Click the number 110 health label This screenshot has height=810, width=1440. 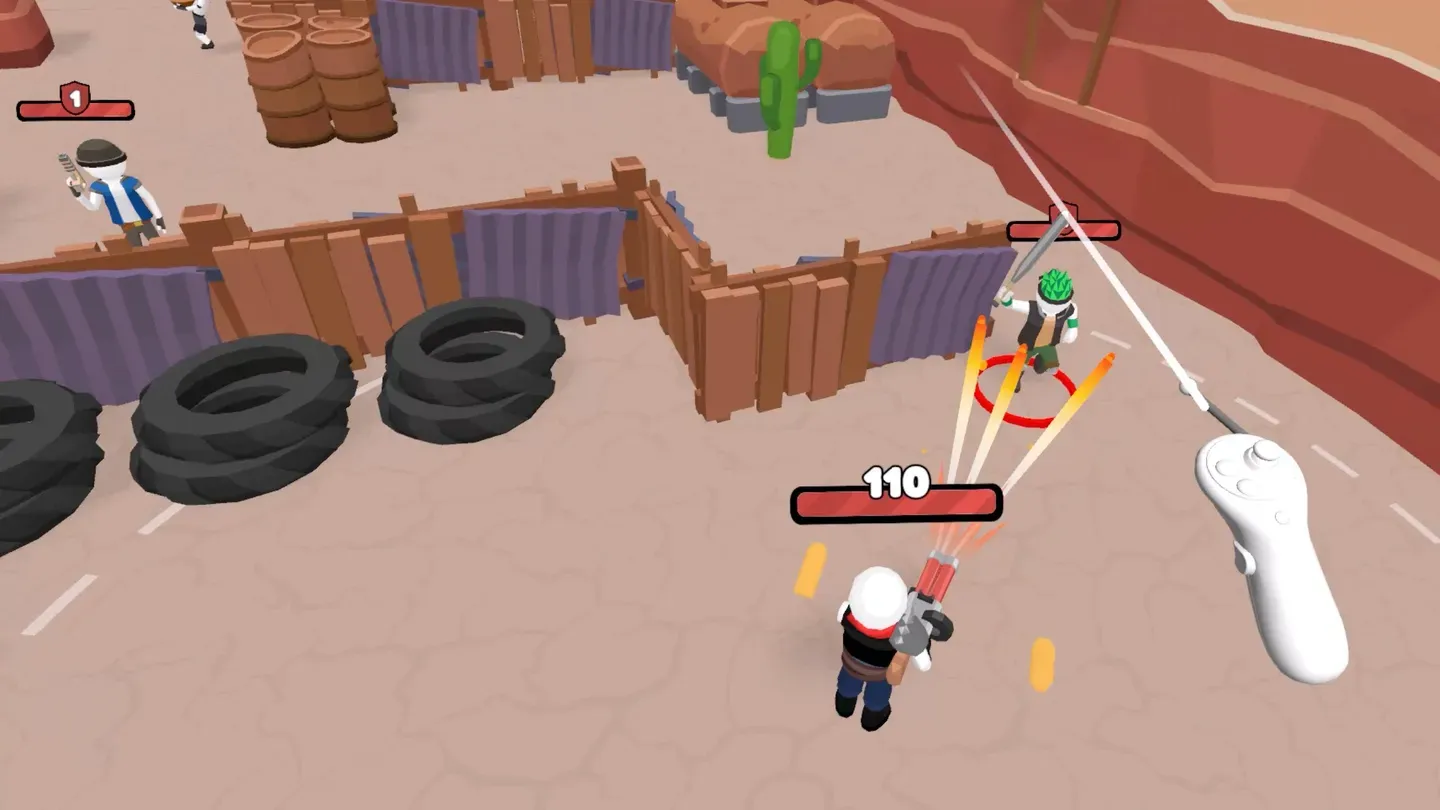[895, 483]
